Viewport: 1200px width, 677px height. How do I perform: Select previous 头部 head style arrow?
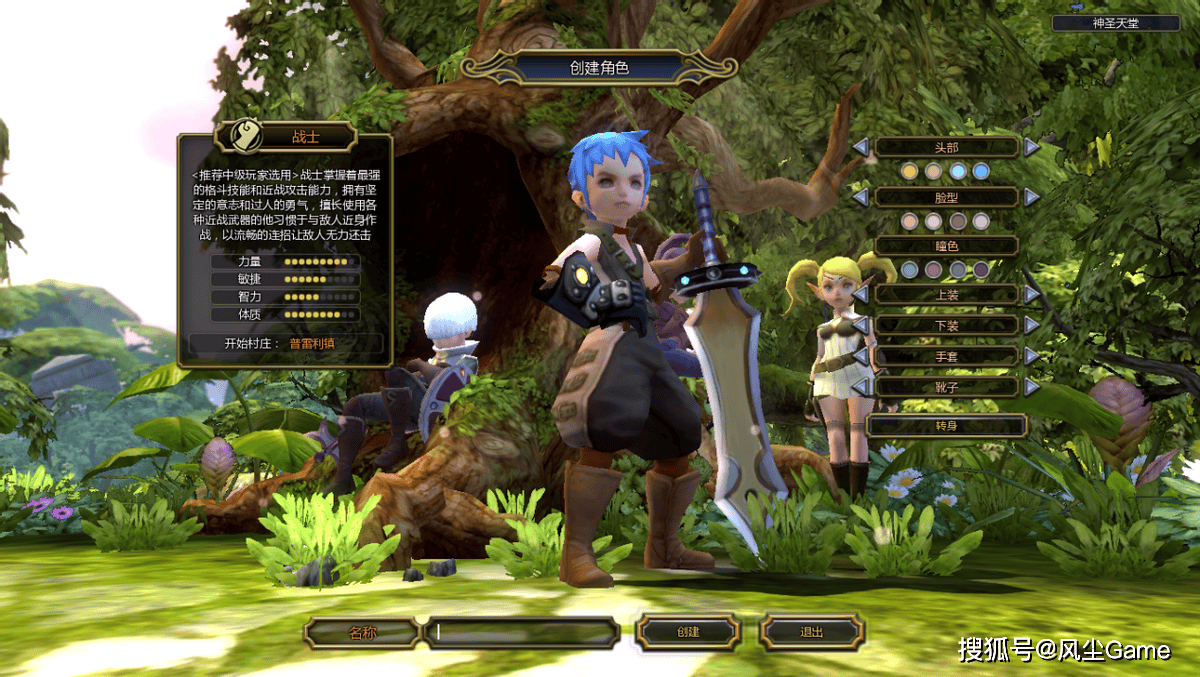[860, 147]
